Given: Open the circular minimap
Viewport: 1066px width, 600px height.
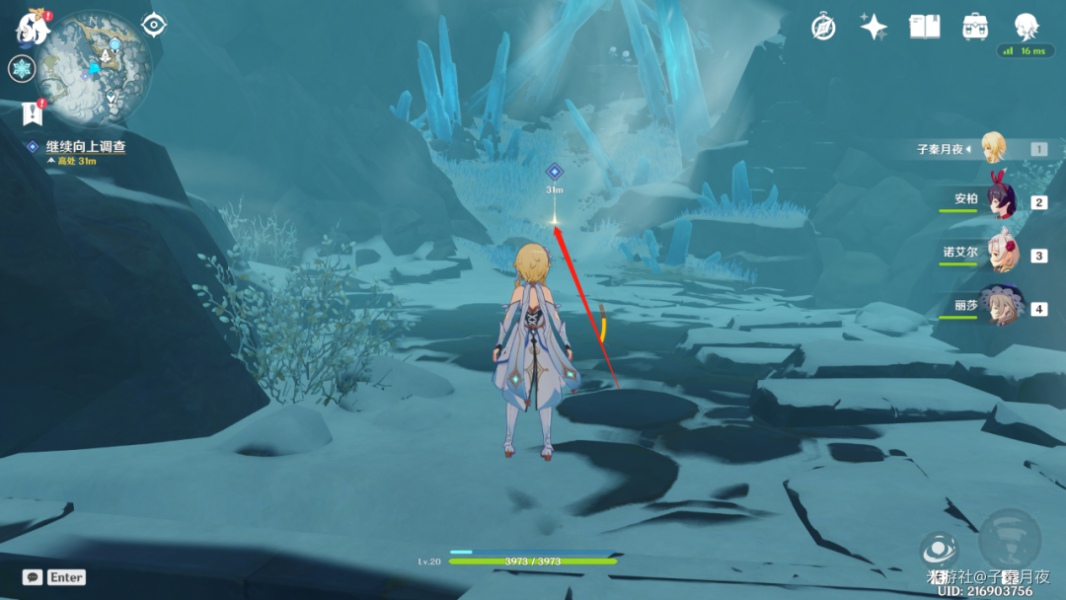Looking at the screenshot, I should click(x=95, y=65).
